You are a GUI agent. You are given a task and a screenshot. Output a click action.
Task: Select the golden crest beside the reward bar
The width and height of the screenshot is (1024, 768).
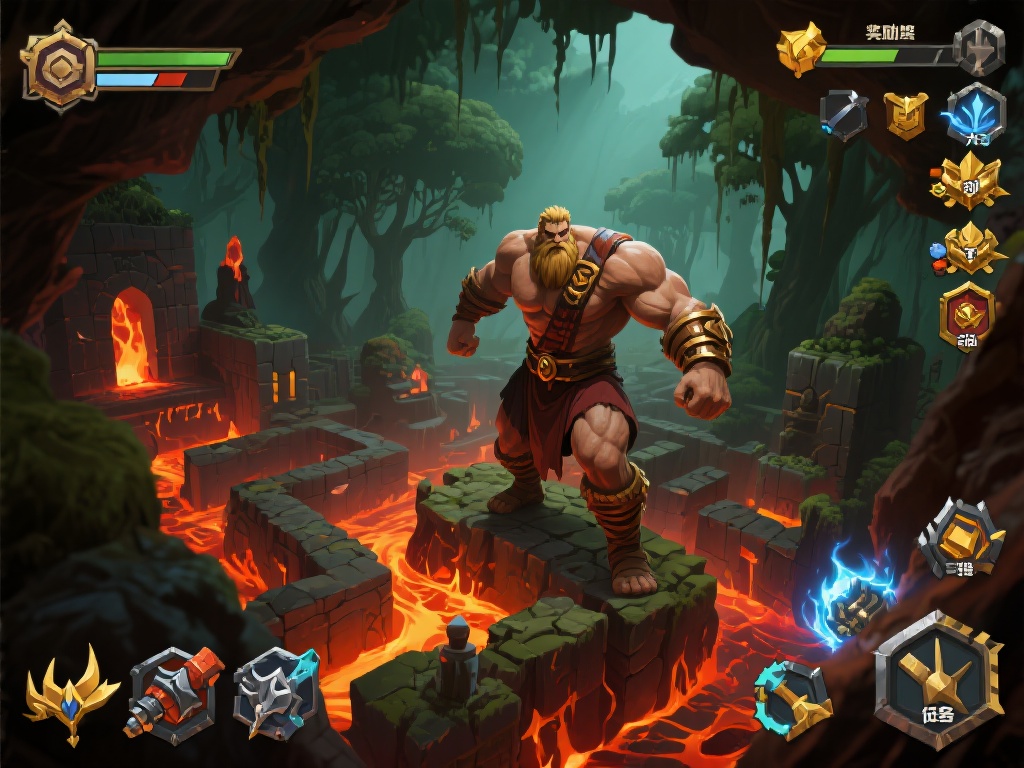point(802,48)
